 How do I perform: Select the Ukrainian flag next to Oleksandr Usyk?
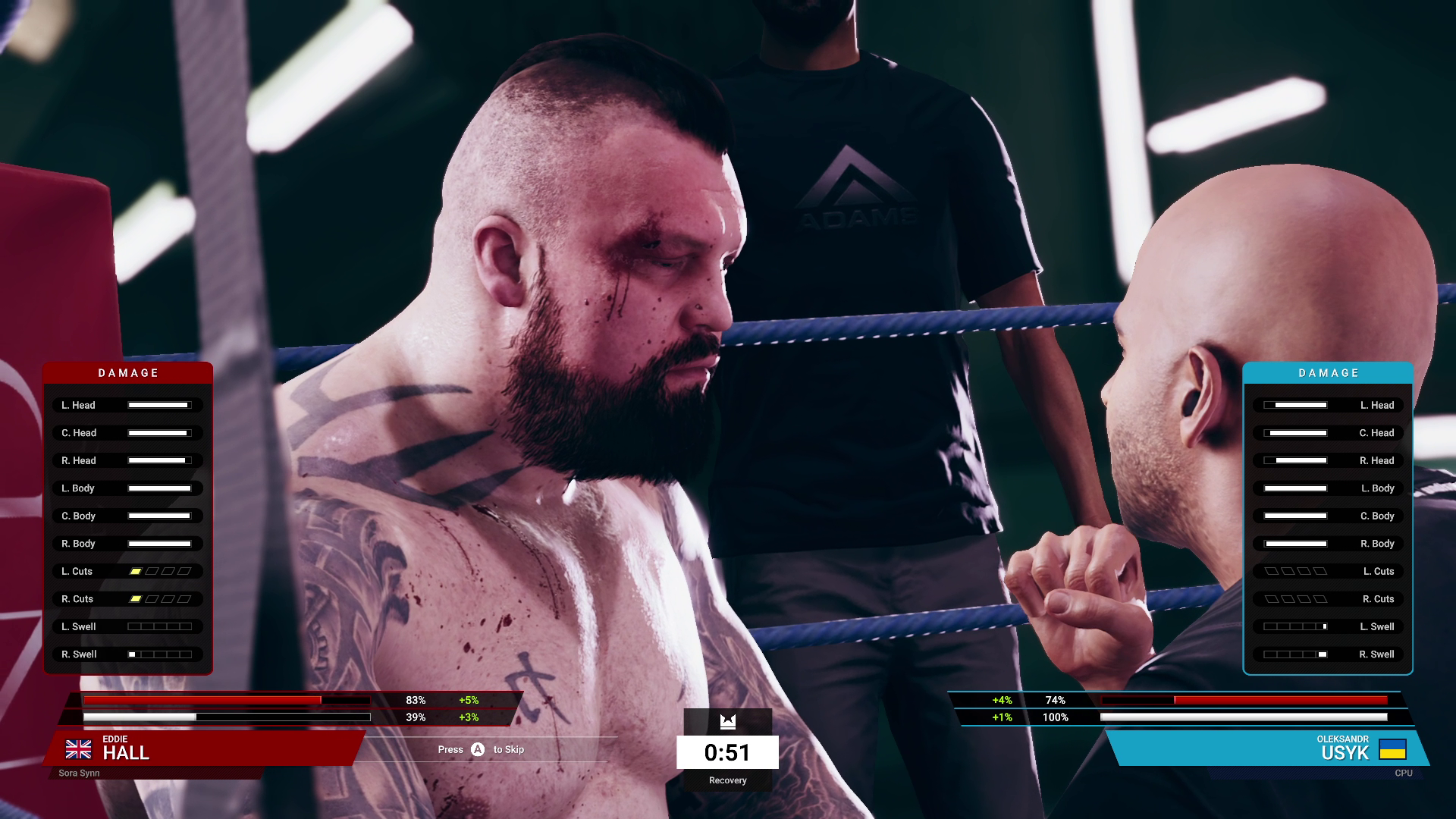click(x=1393, y=750)
